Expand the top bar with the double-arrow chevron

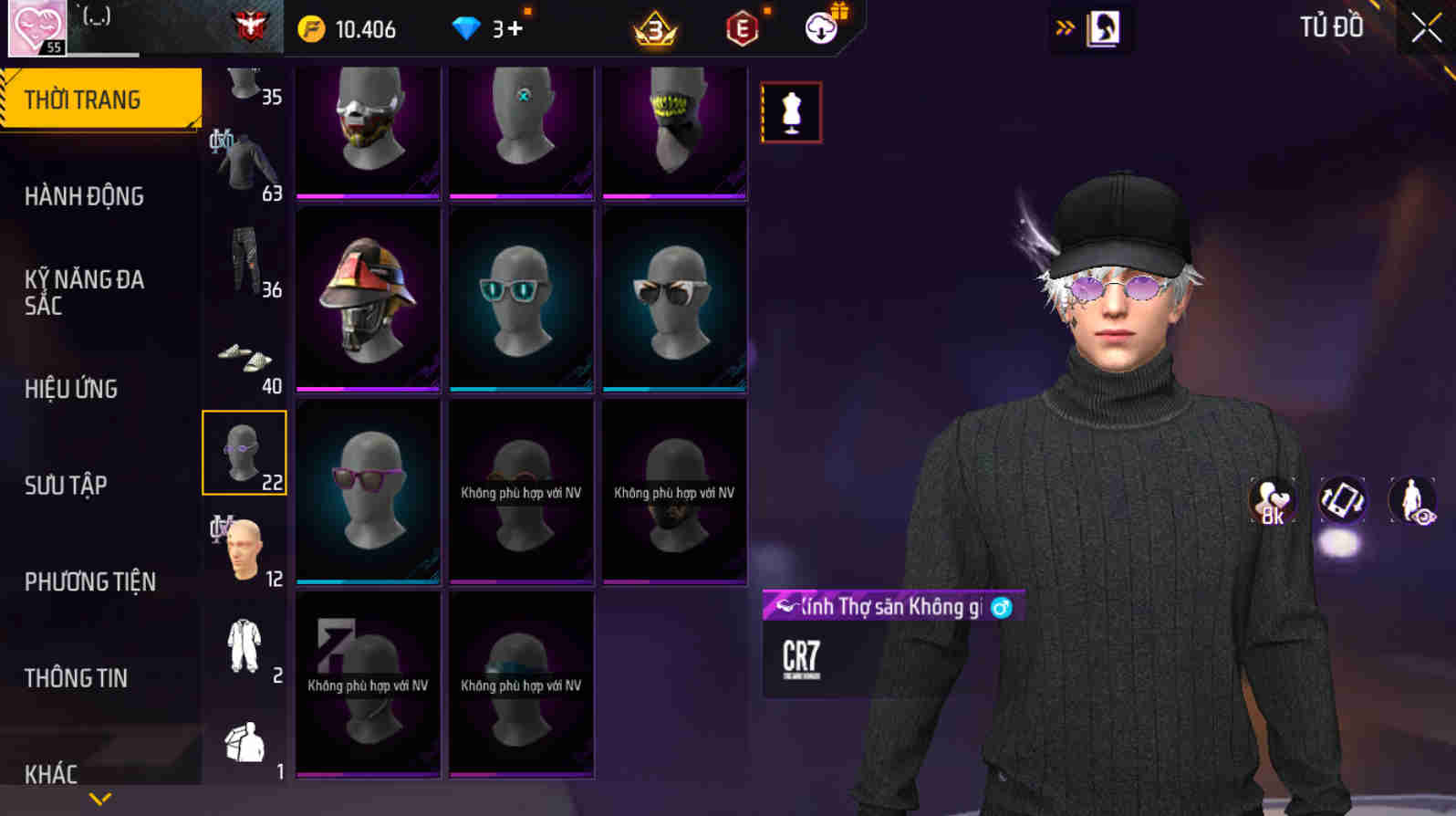click(1061, 27)
